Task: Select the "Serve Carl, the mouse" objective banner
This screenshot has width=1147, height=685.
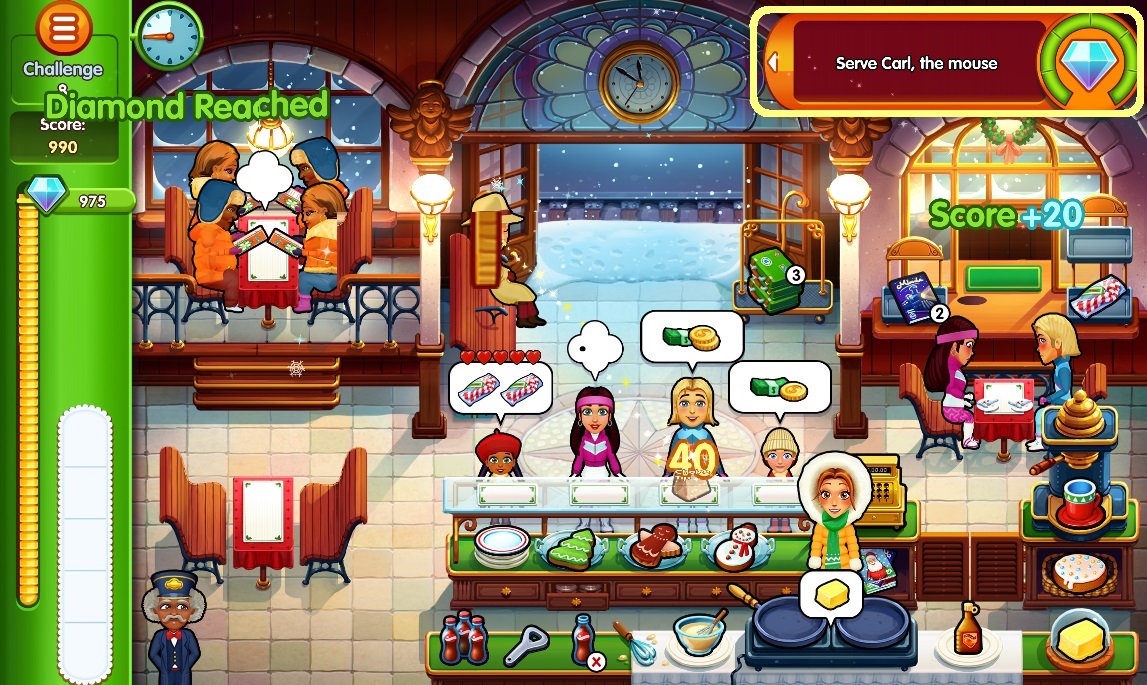Action: coord(916,63)
